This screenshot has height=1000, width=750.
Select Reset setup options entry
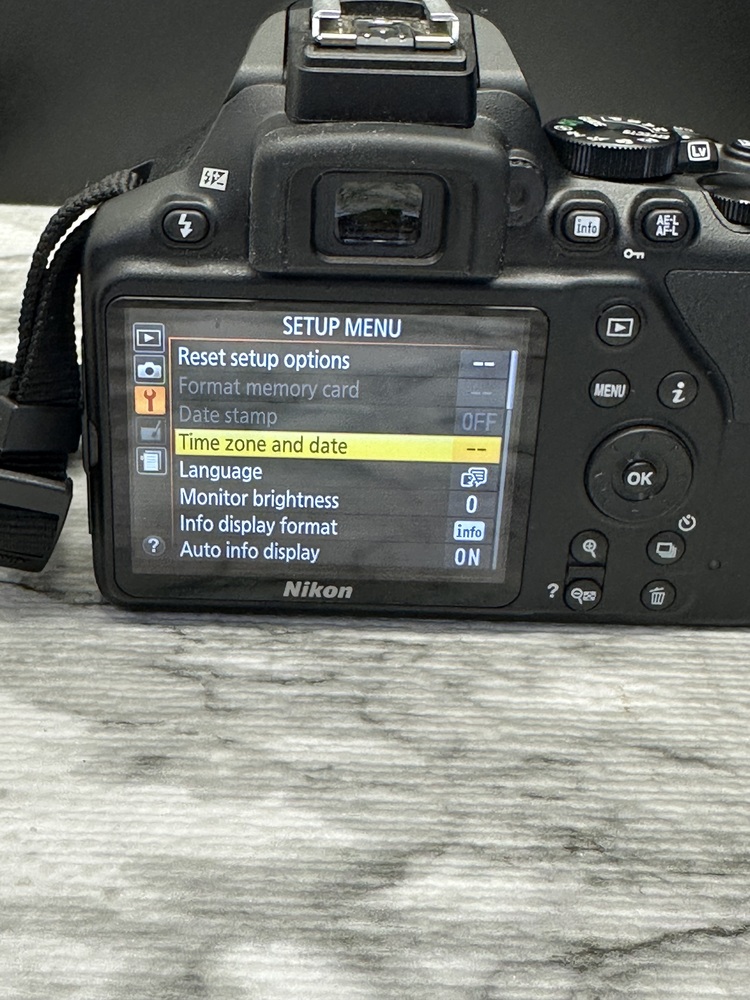pyautogui.click(x=264, y=359)
